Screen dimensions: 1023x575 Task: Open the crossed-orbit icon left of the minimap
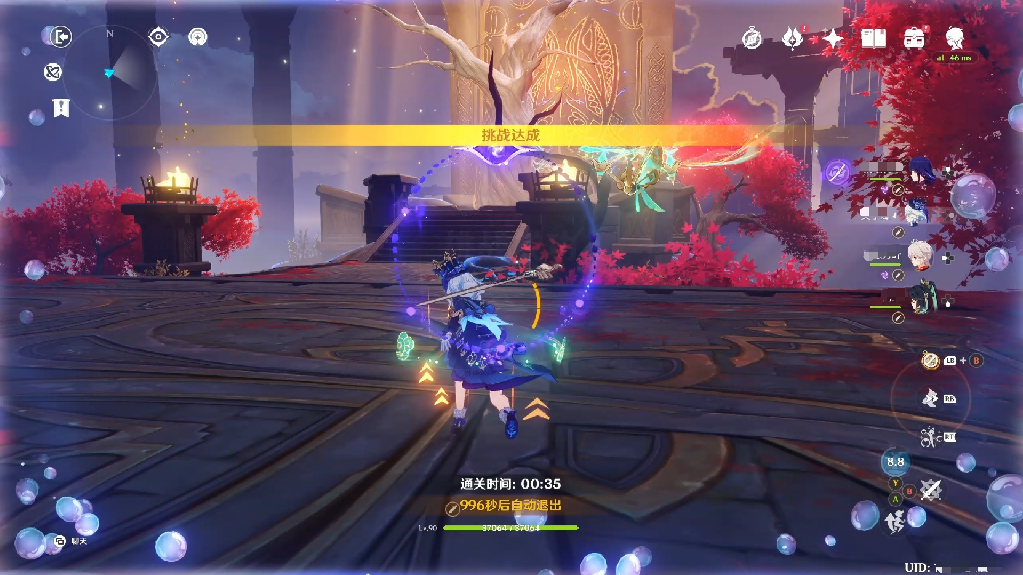click(53, 72)
